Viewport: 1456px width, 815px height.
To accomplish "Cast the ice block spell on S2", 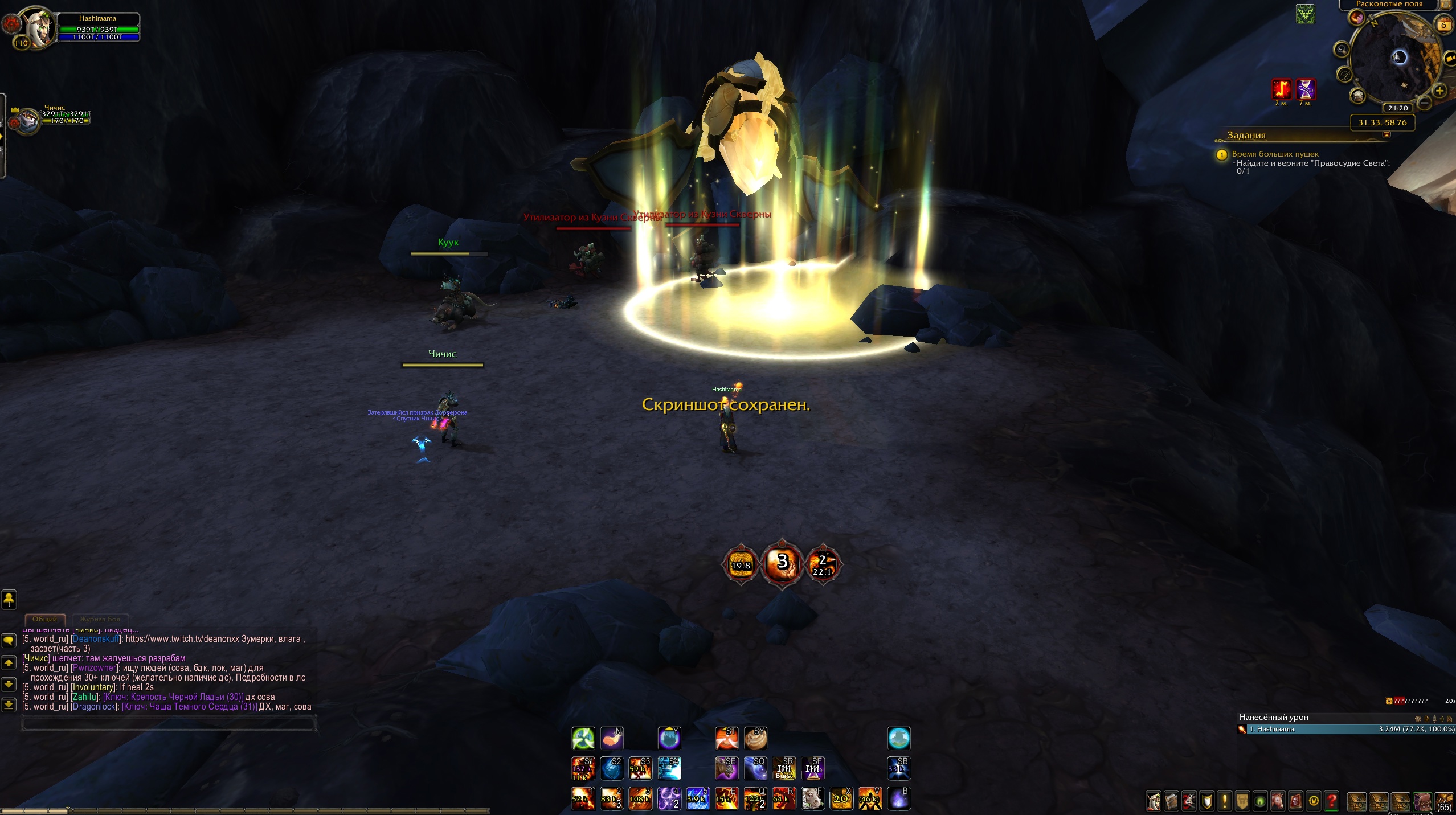I will (612, 769).
